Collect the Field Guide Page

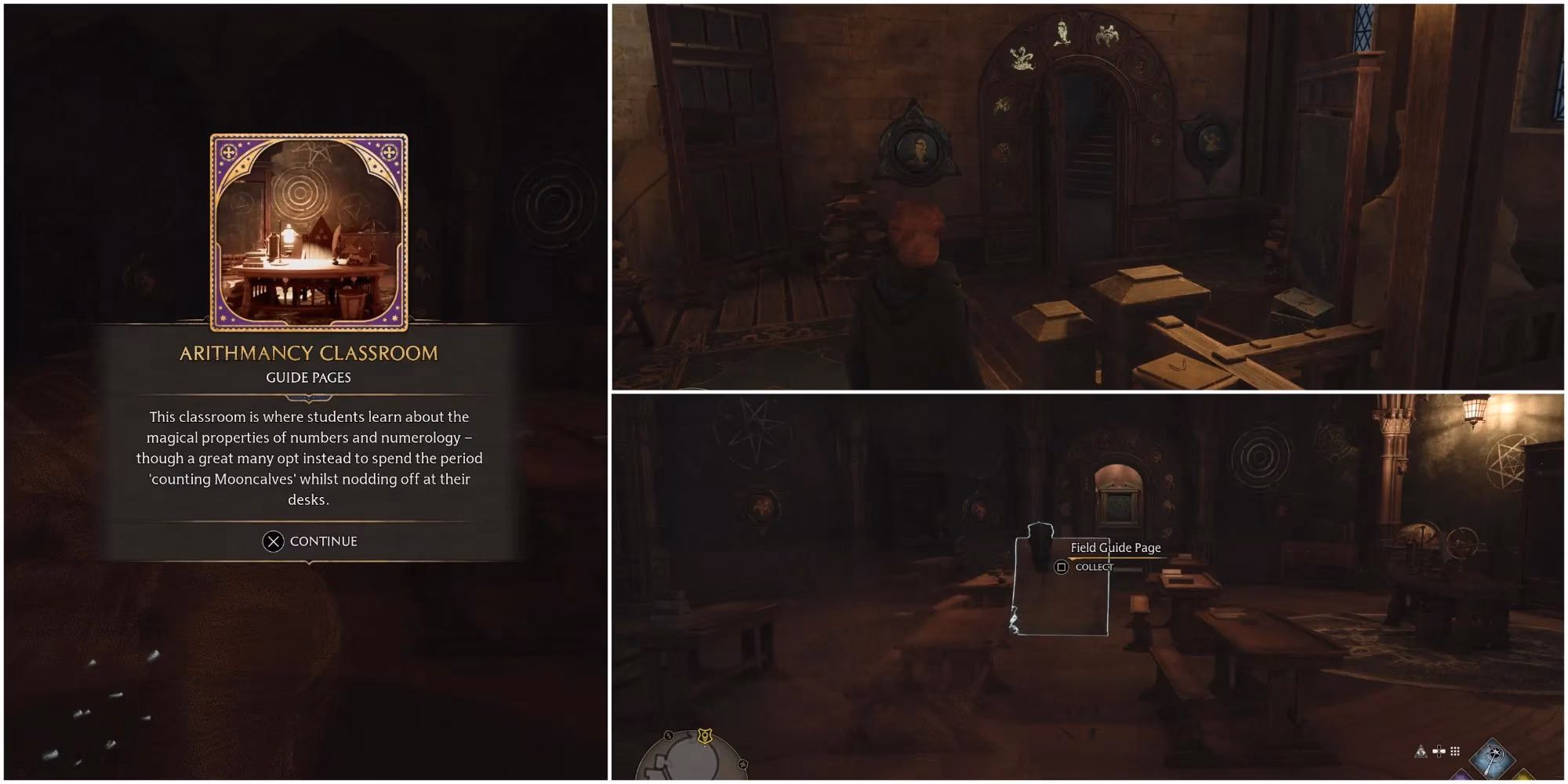[1062, 567]
